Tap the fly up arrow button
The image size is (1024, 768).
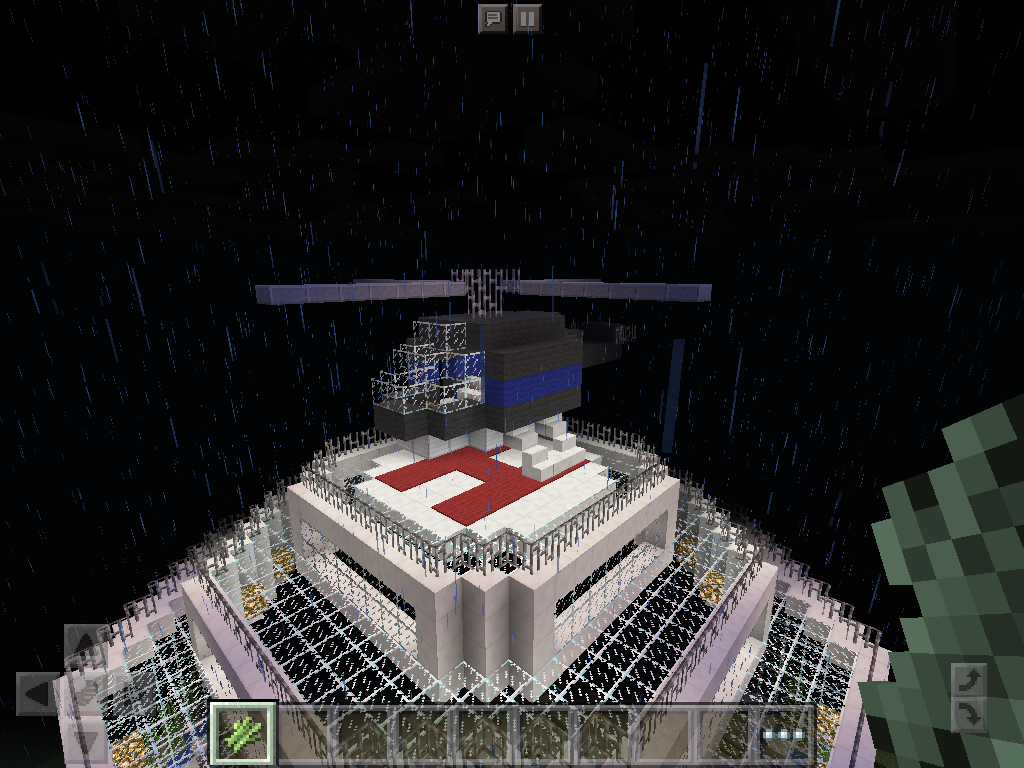[968, 681]
